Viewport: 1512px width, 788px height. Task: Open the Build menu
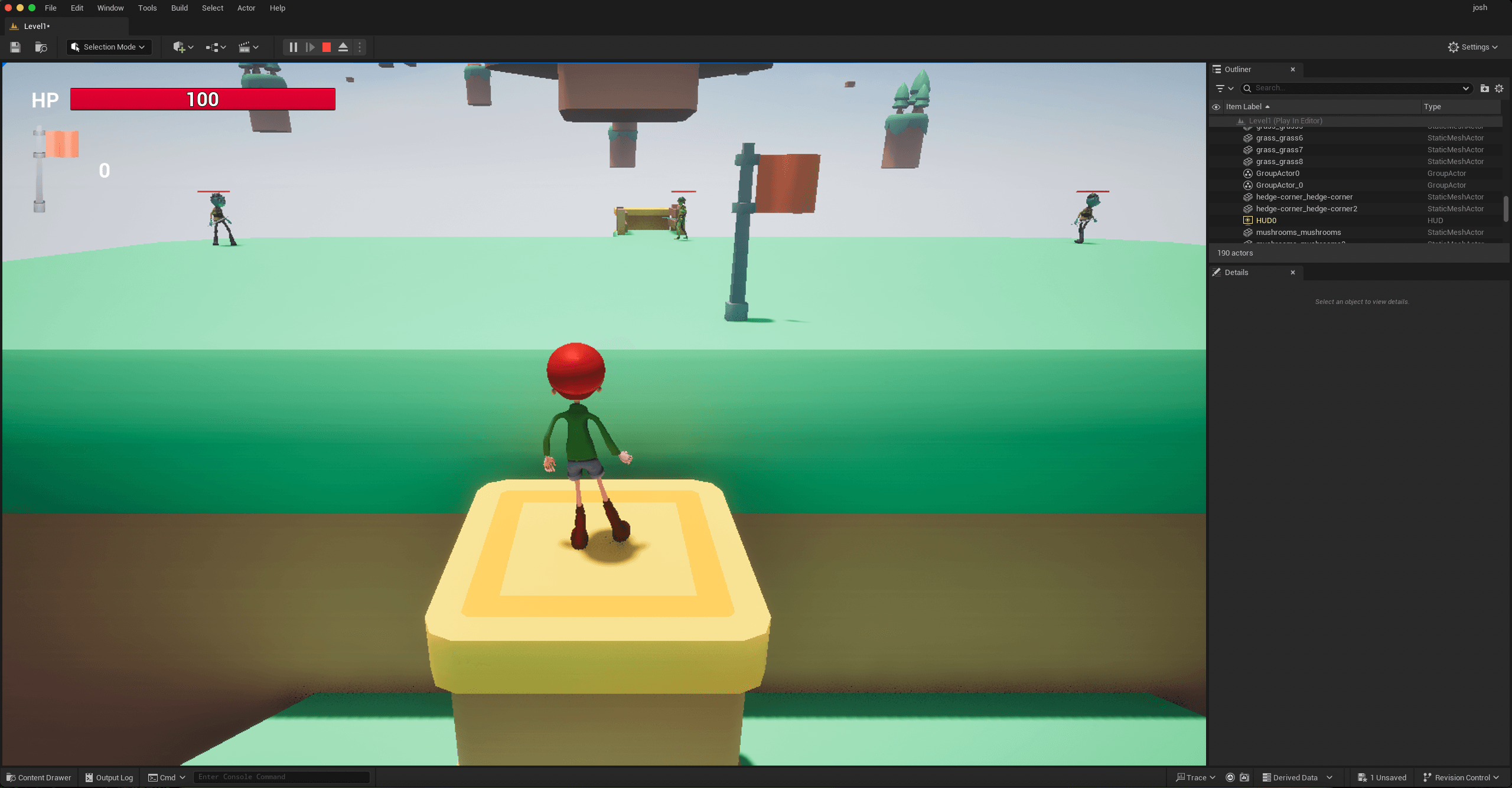pos(179,8)
